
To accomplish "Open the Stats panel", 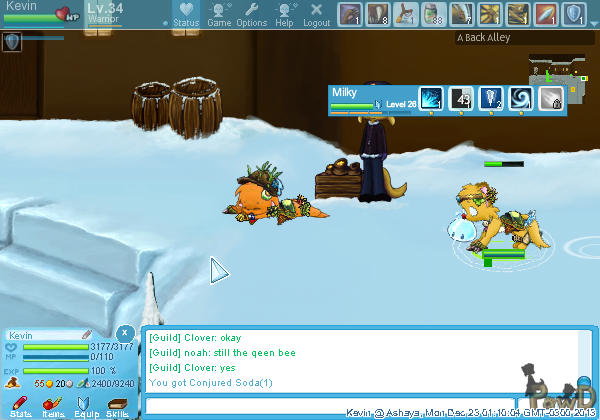I will [x=20, y=405].
